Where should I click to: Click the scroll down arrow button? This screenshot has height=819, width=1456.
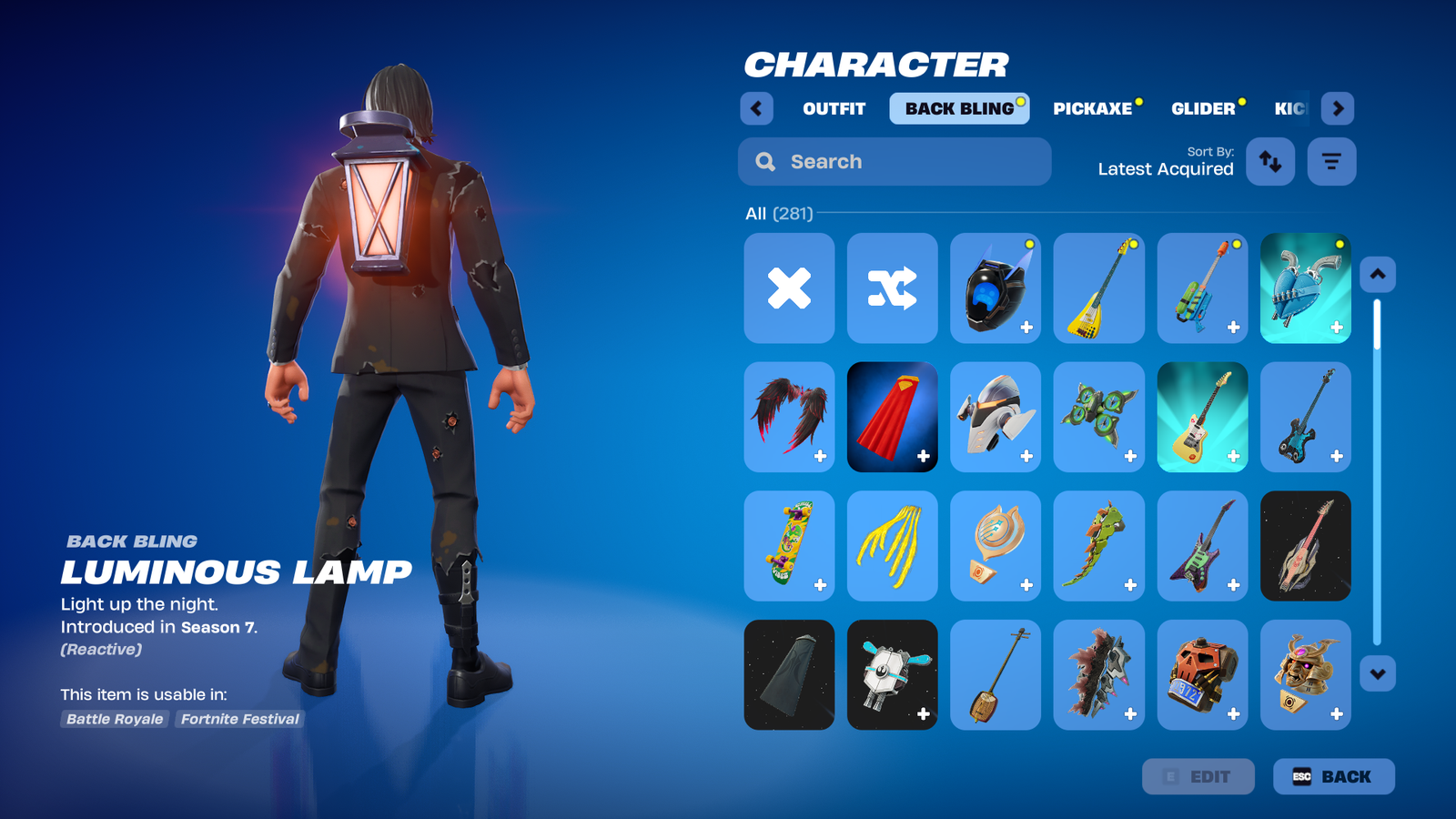pos(1378,674)
